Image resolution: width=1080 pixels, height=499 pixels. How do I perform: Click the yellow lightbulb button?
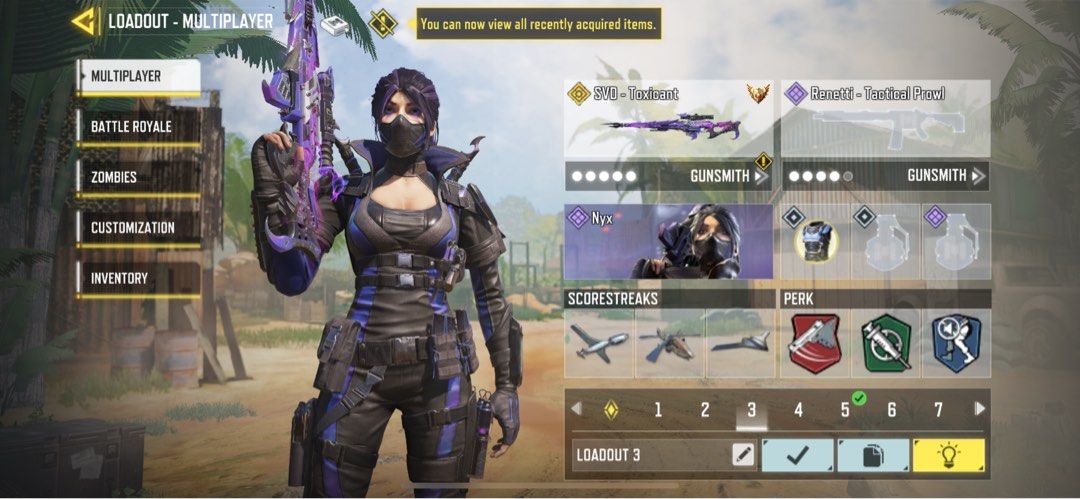(948, 455)
